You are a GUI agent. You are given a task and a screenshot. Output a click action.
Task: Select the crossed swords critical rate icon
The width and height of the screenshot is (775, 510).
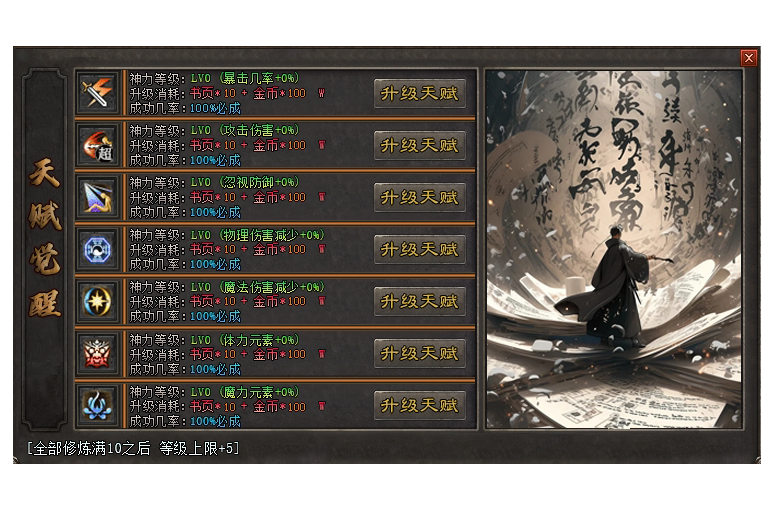point(99,94)
